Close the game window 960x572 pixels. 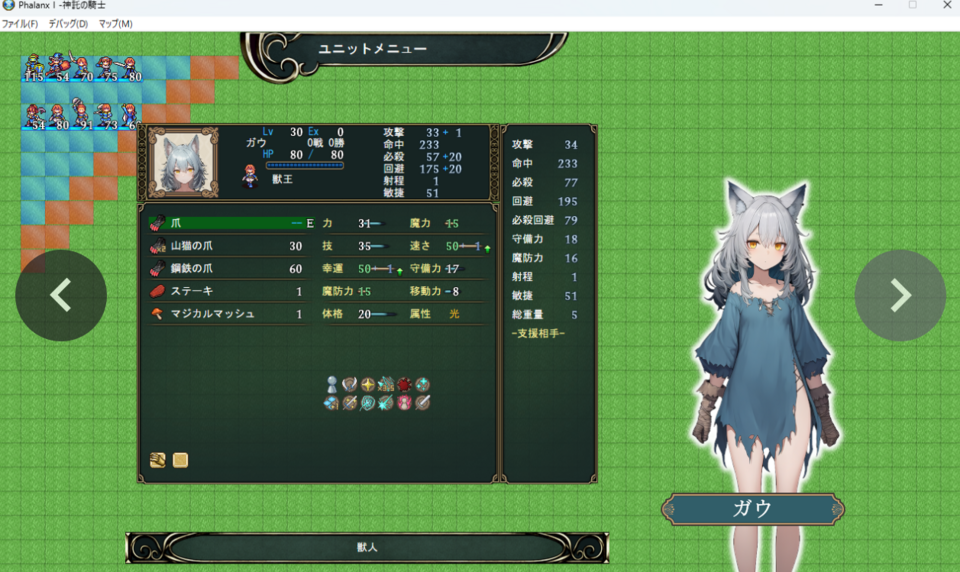(x=946, y=6)
